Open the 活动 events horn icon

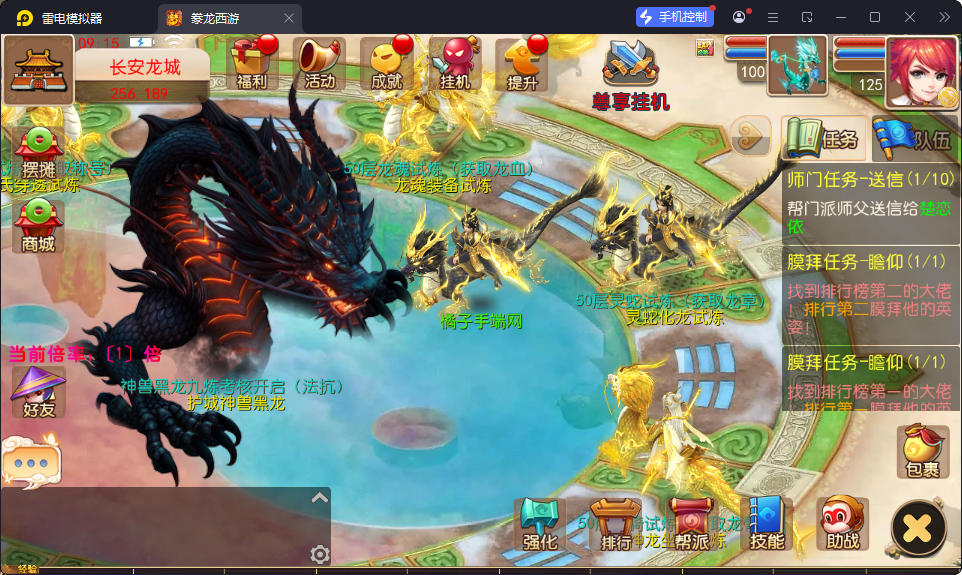tap(320, 65)
